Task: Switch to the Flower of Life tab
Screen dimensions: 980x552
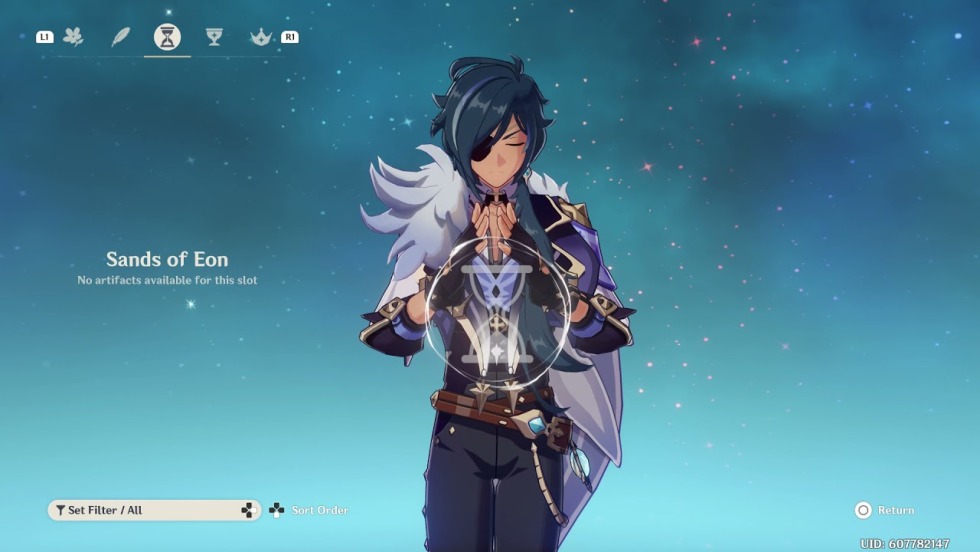Action: [73, 37]
